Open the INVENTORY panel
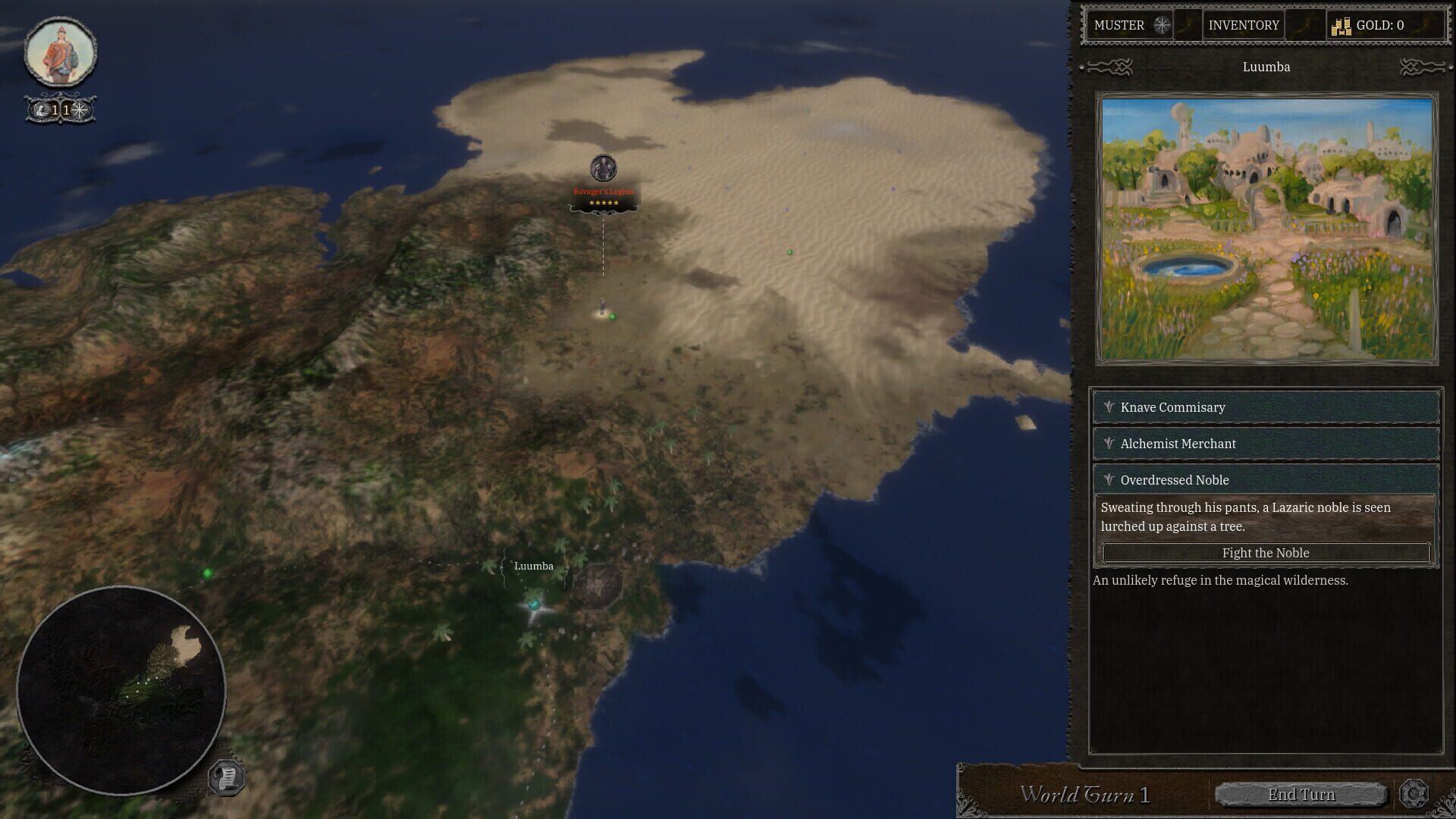1456x819 pixels. (x=1242, y=25)
